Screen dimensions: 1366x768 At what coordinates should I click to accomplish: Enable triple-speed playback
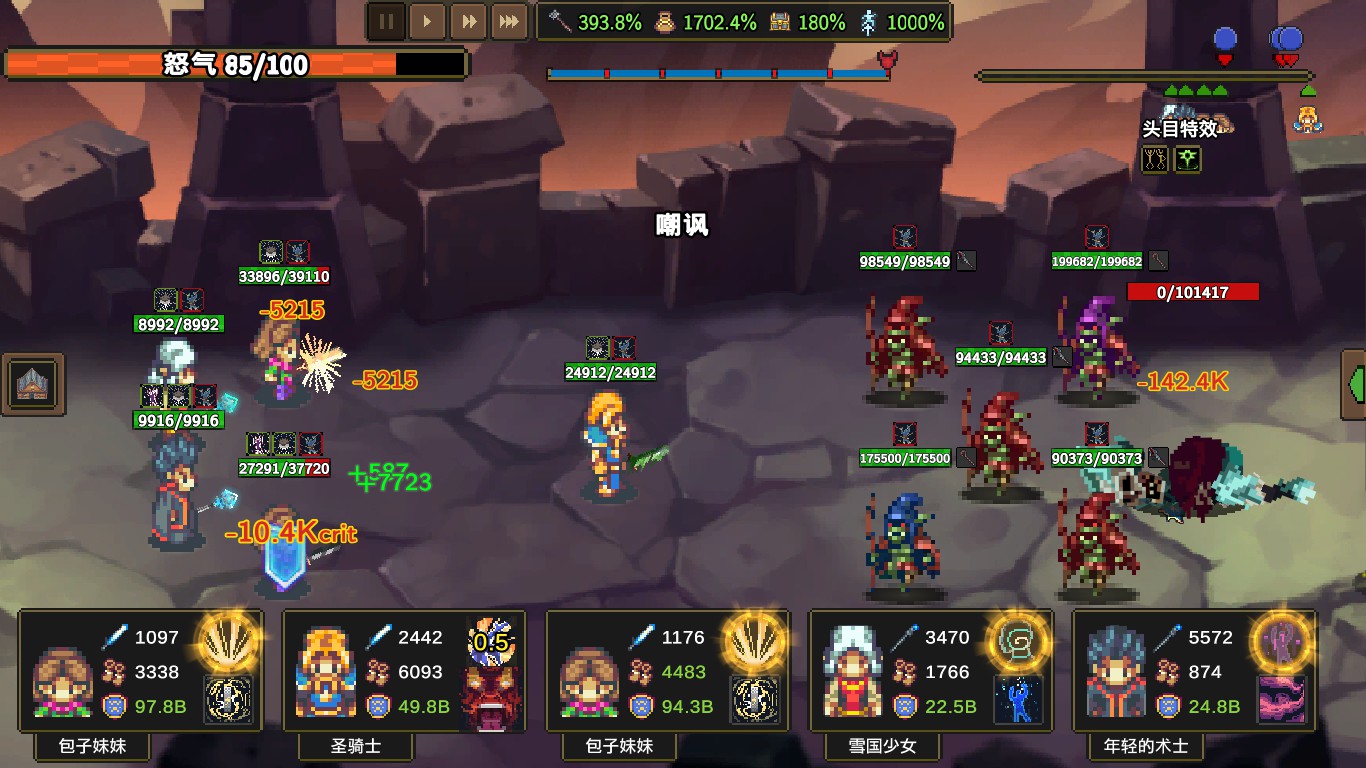(509, 20)
